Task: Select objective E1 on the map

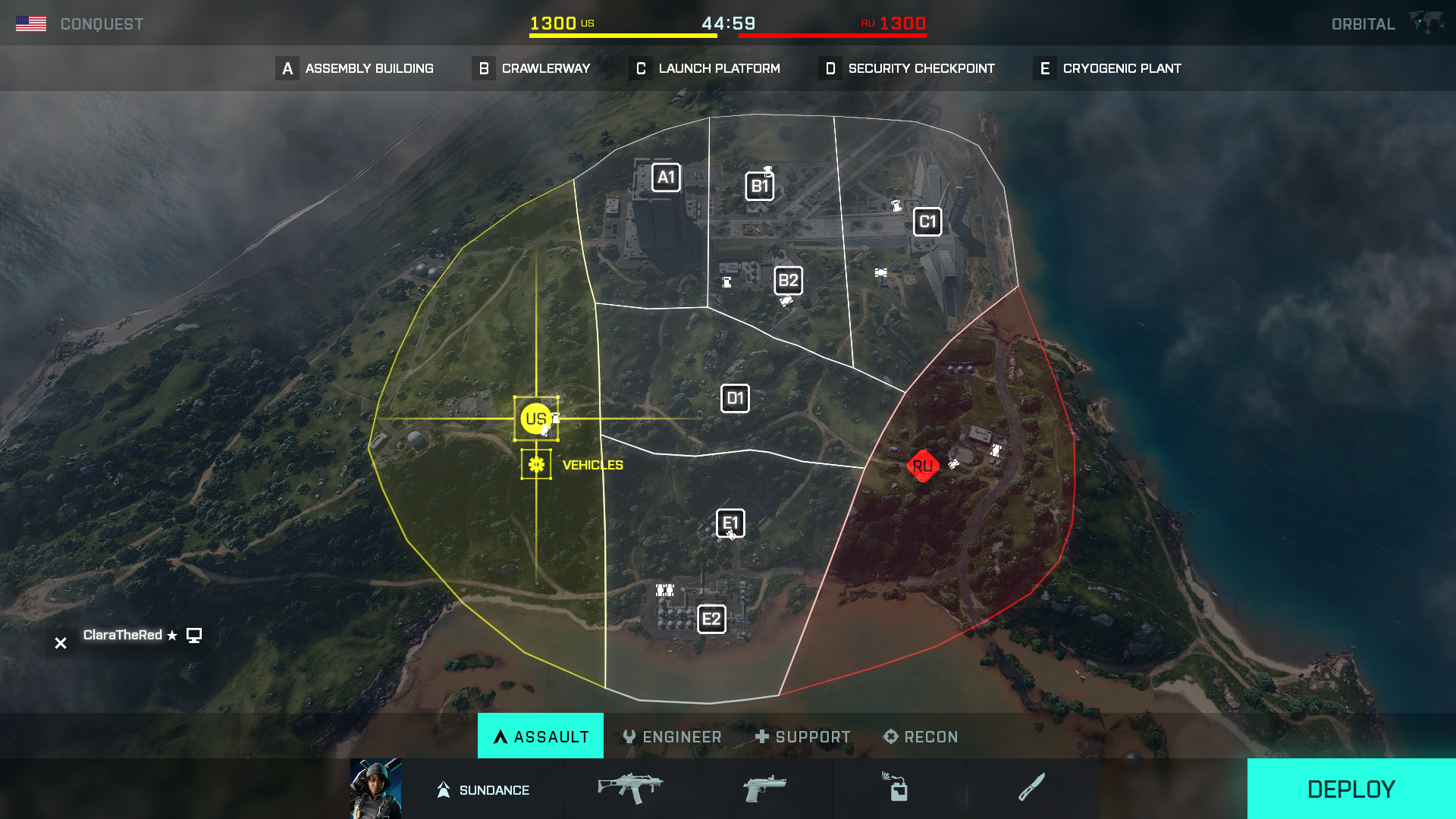Action: pyautogui.click(x=730, y=523)
